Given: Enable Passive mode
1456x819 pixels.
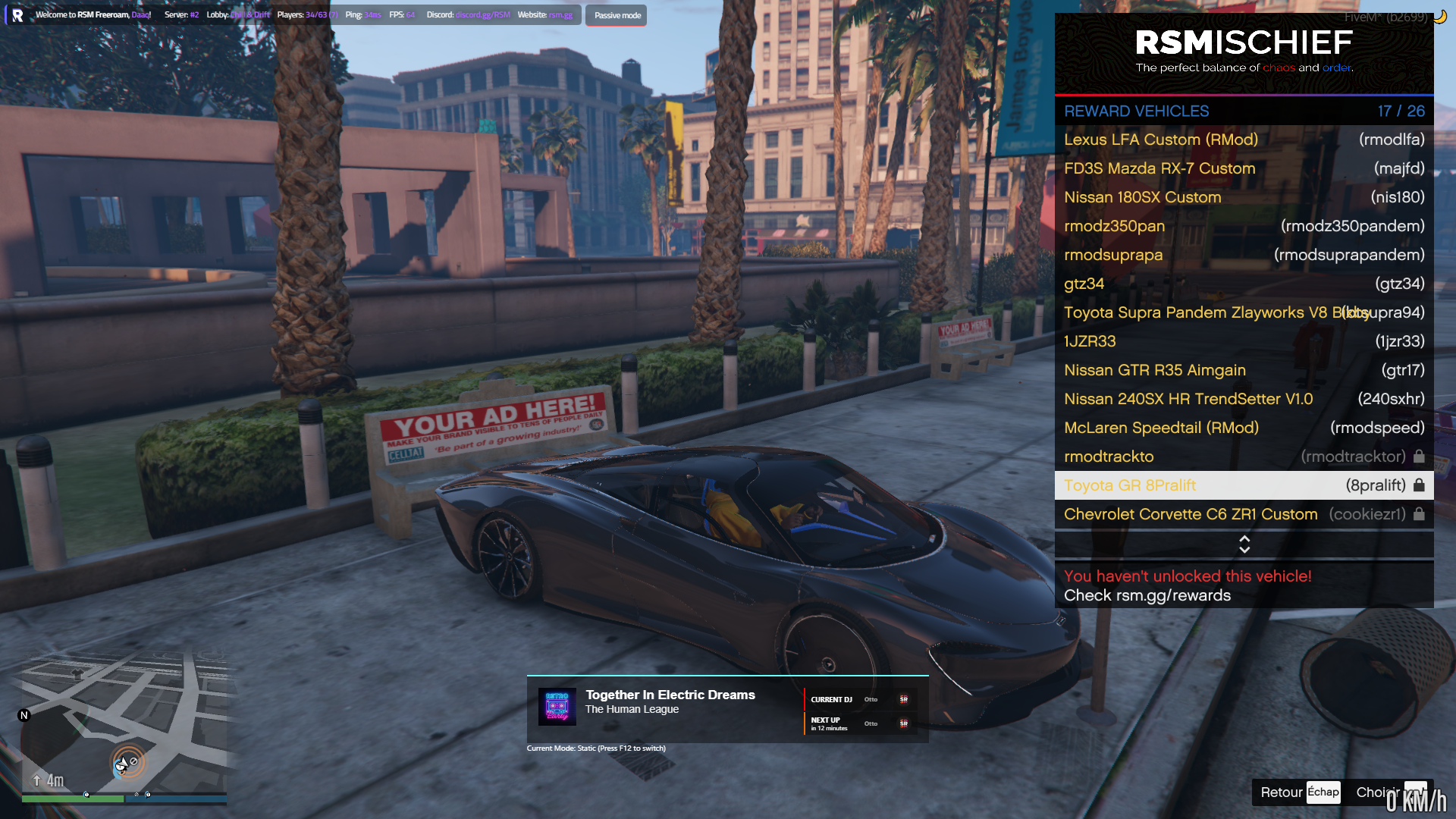Looking at the screenshot, I should 616,14.
